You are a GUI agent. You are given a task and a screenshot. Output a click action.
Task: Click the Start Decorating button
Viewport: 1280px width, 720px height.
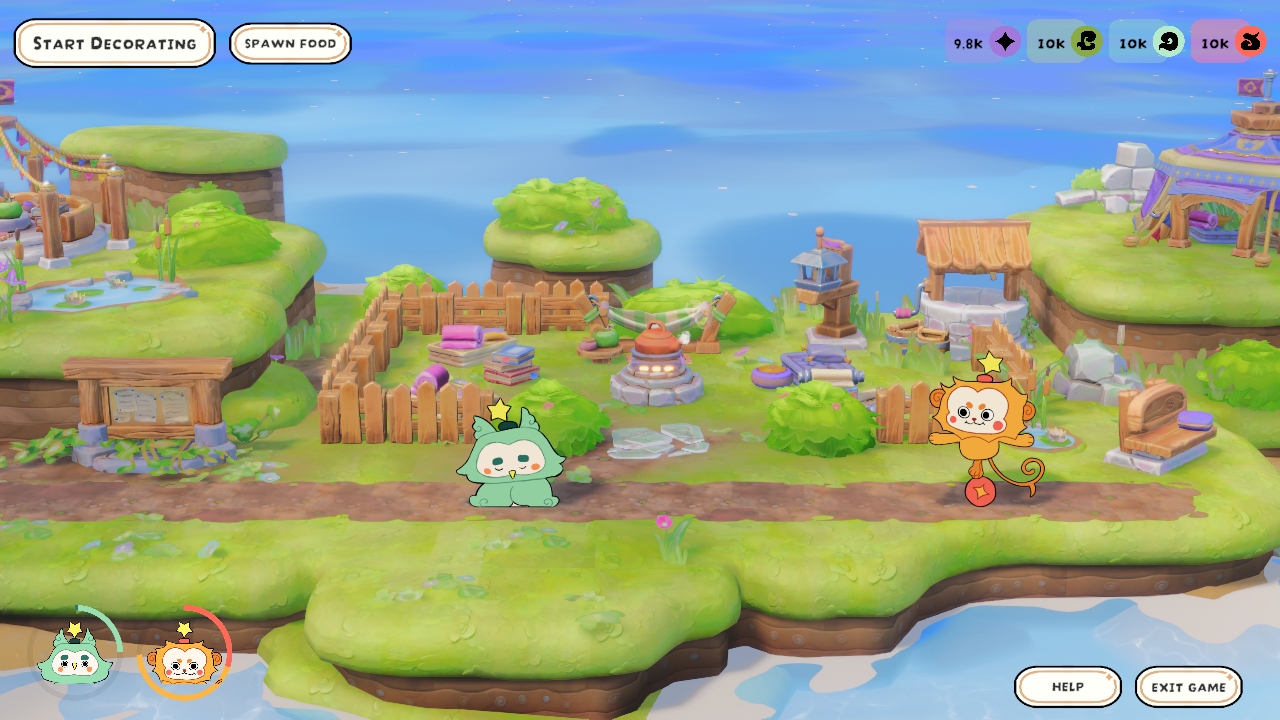[x=114, y=43]
